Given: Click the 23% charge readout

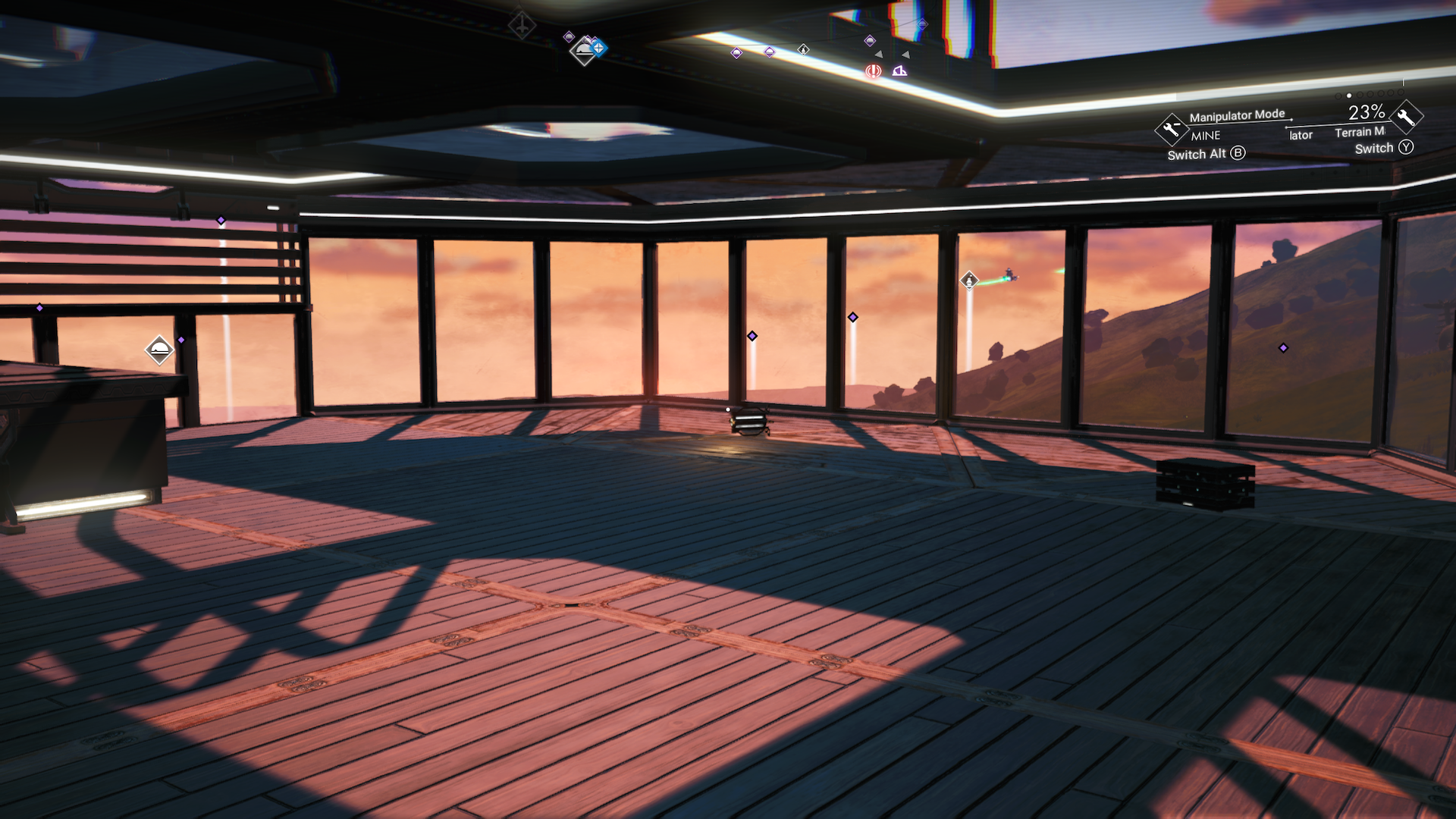Looking at the screenshot, I should pos(1367,114).
